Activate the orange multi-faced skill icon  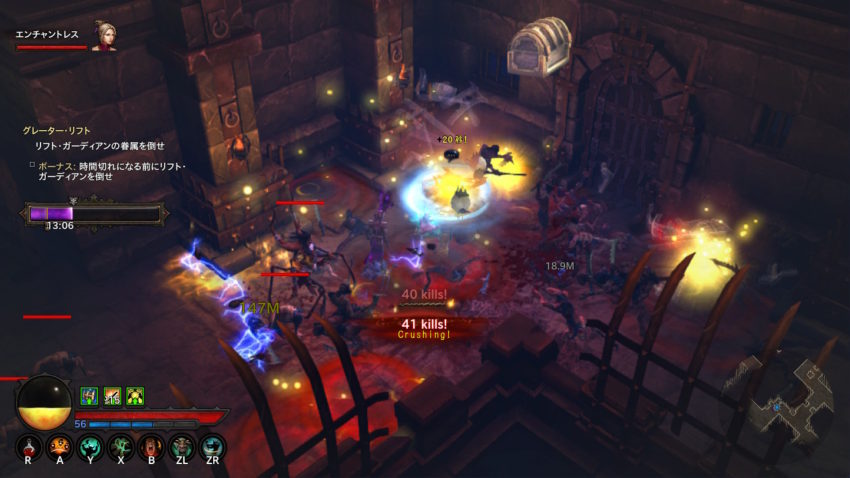point(59,447)
